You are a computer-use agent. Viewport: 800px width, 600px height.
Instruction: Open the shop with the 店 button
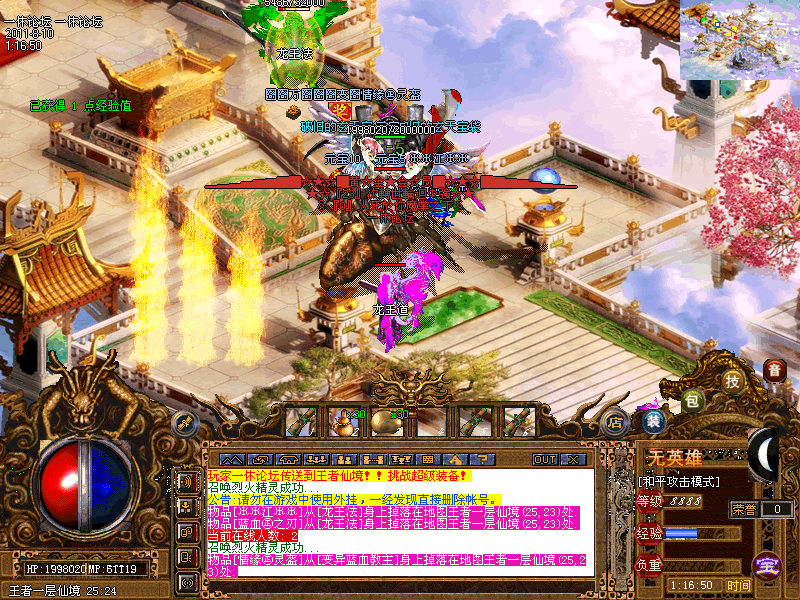click(617, 422)
